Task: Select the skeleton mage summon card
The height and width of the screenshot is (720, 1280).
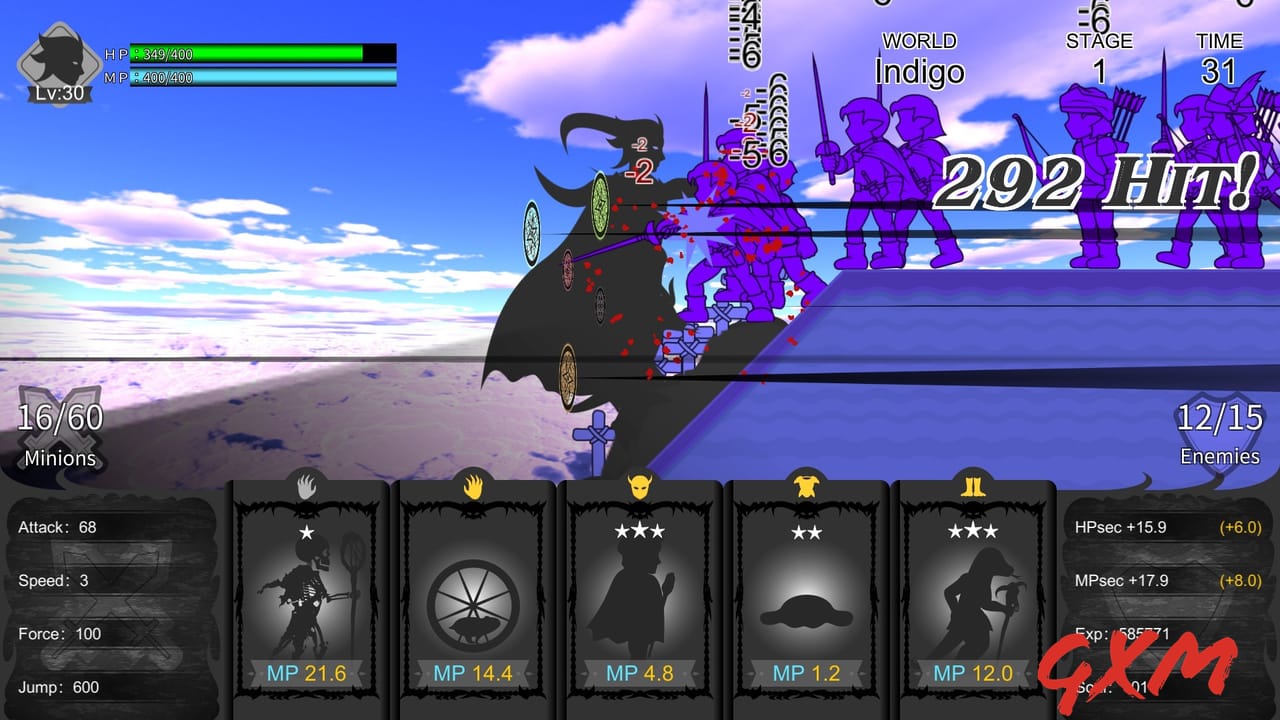Action: (x=307, y=595)
